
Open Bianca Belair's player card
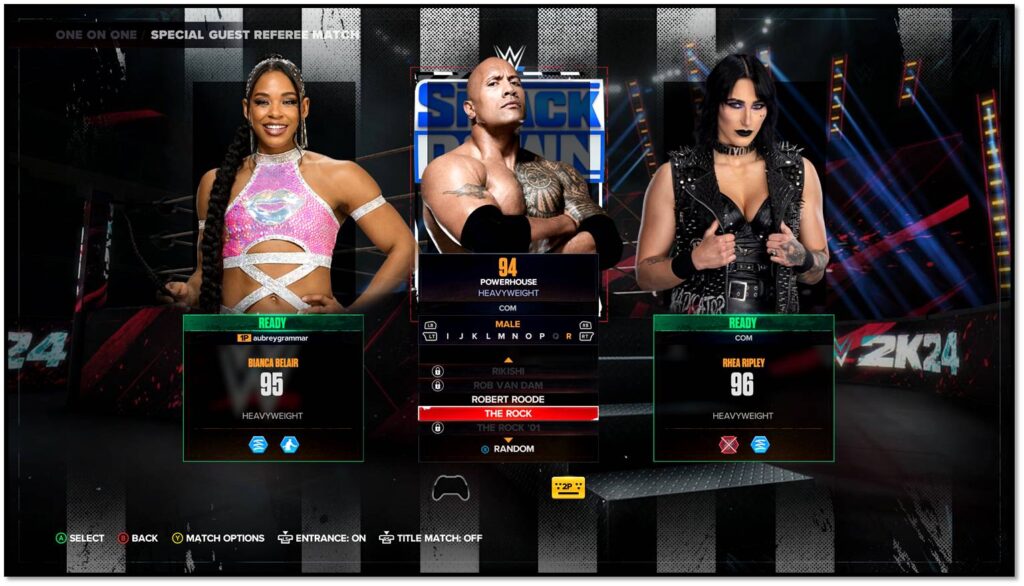[x=273, y=386]
